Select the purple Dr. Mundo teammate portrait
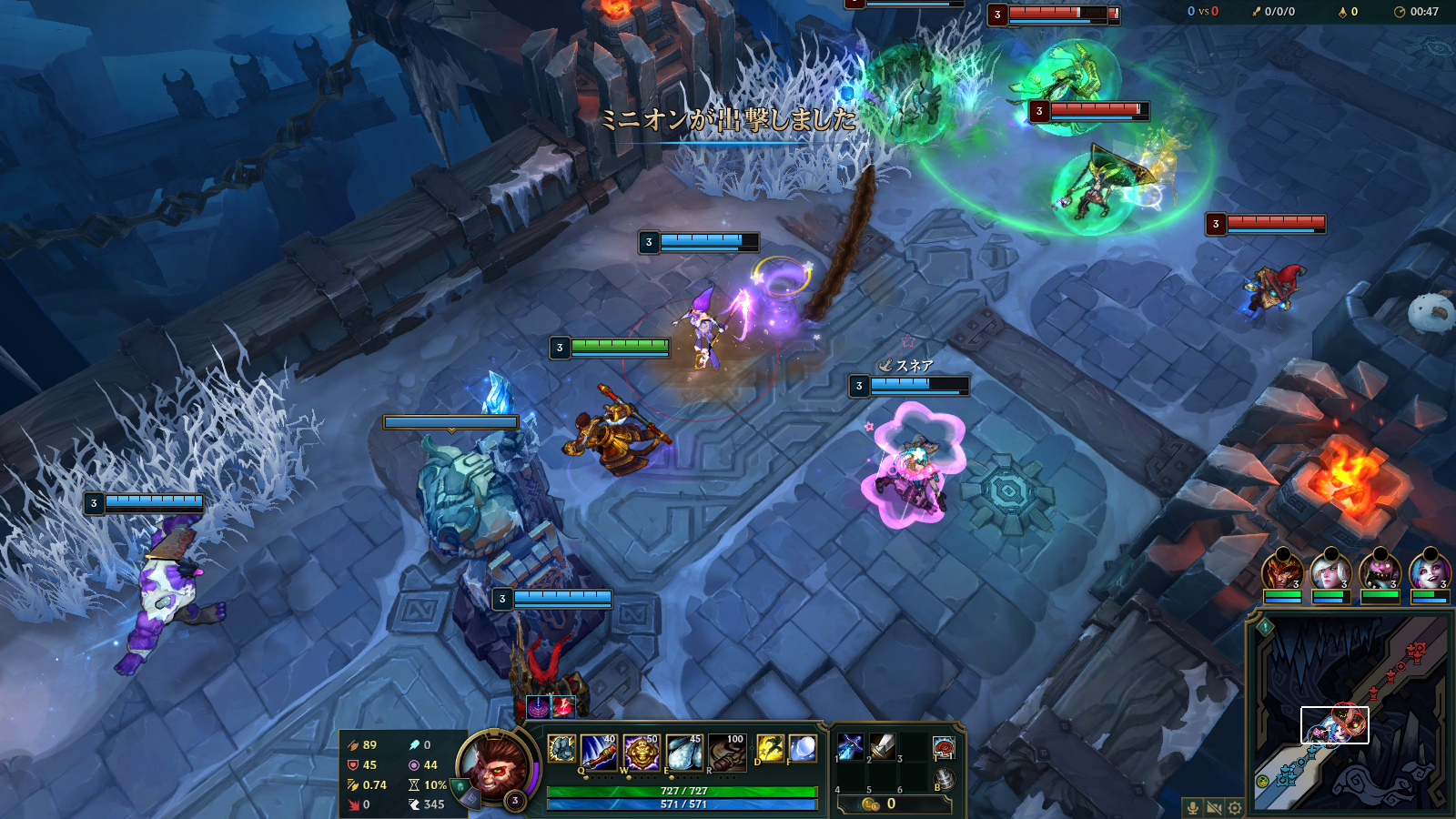This screenshot has height=819, width=1456. click(1380, 573)
